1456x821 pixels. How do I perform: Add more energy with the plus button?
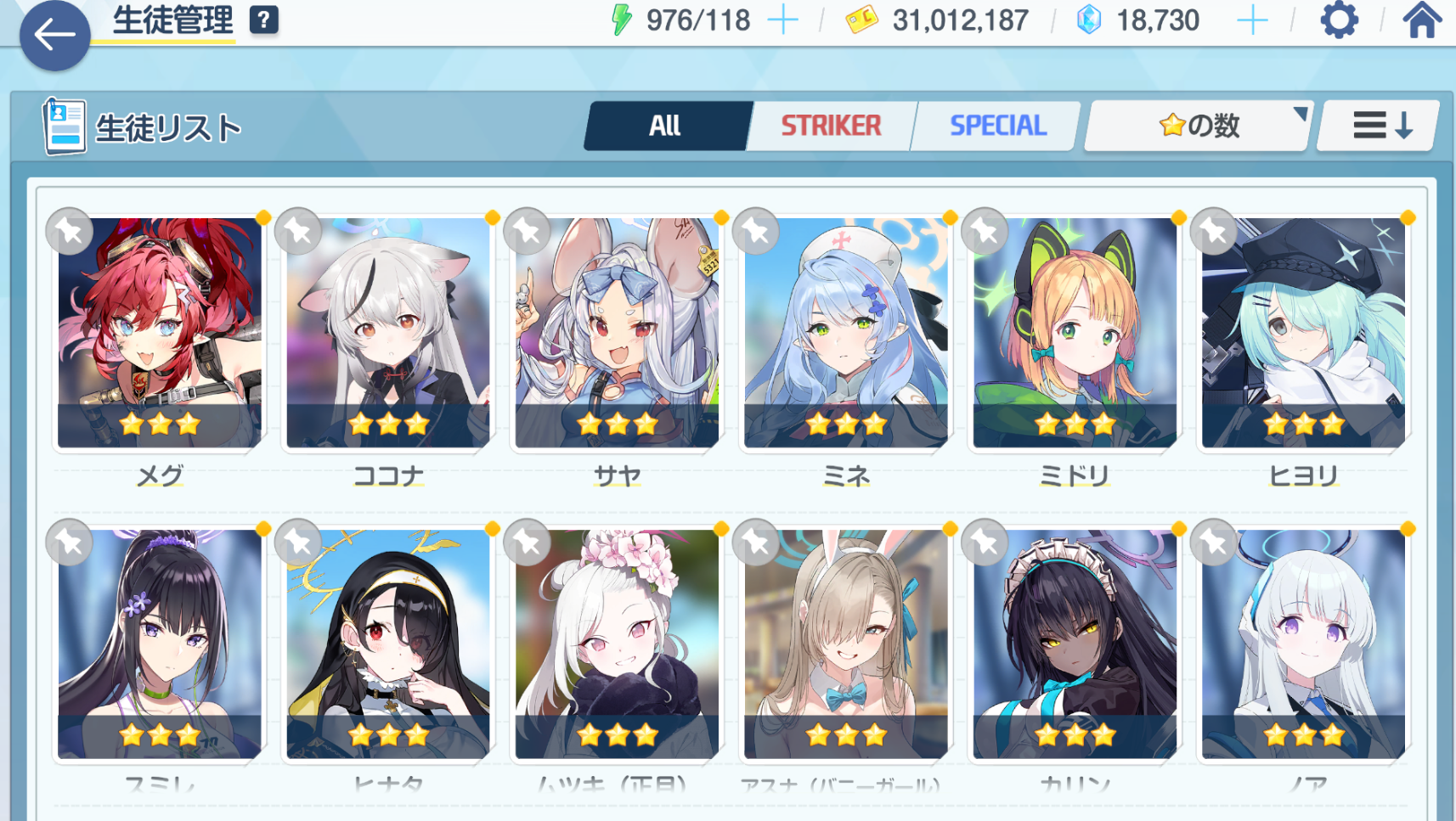pos(783,20)
